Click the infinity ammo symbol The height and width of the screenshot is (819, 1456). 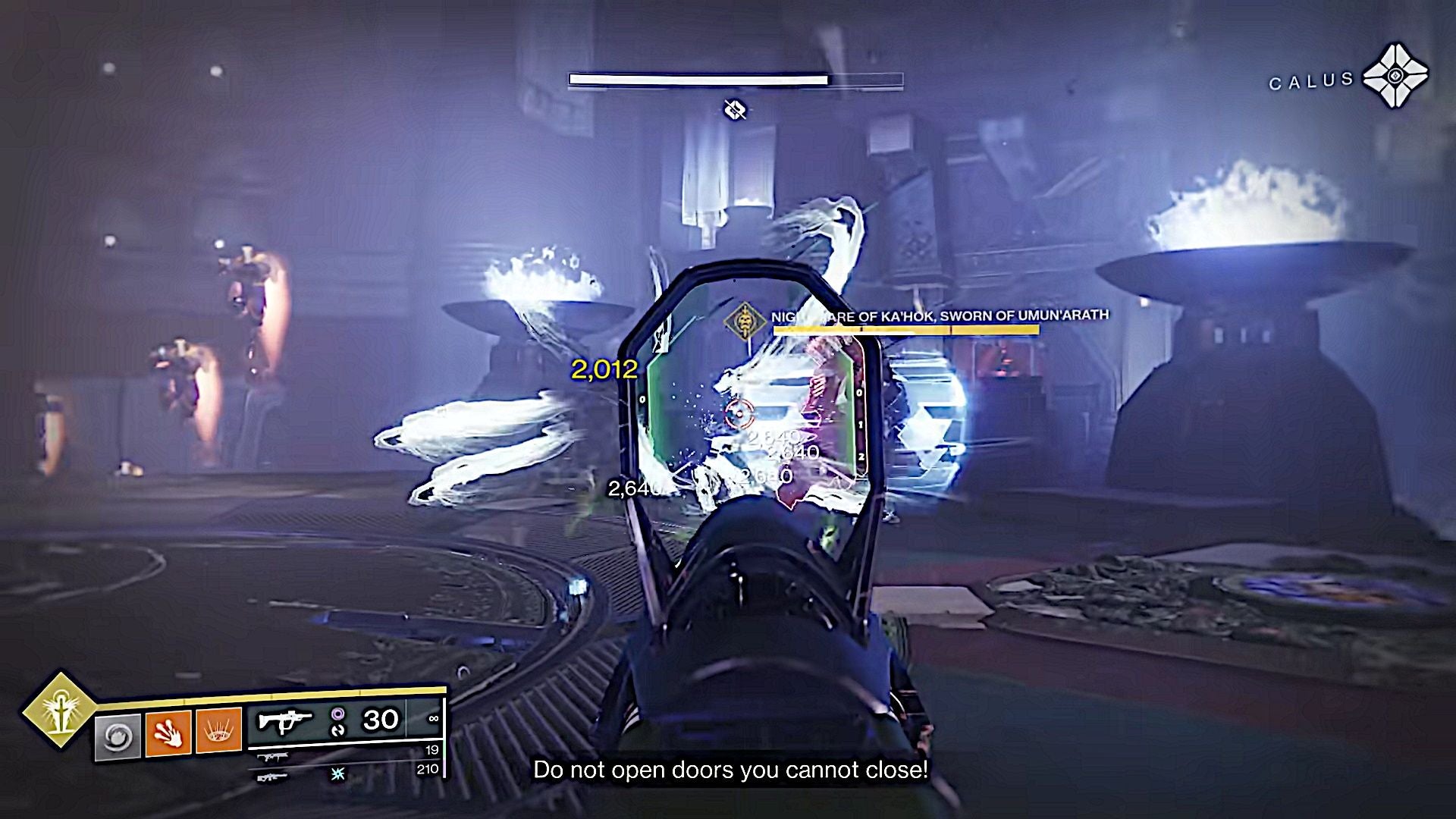(x=435, y=719)
